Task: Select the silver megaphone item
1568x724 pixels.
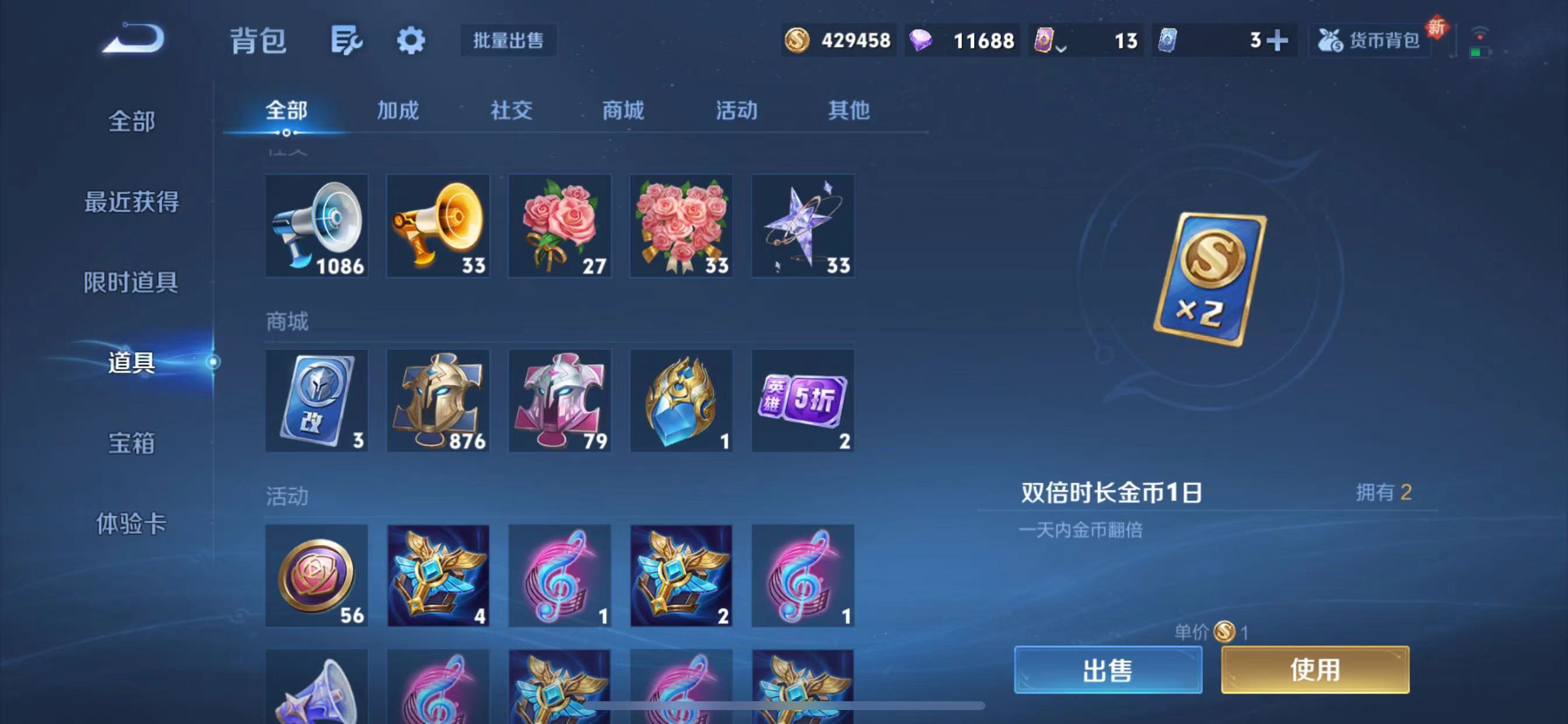Action: tap(317, 225)
